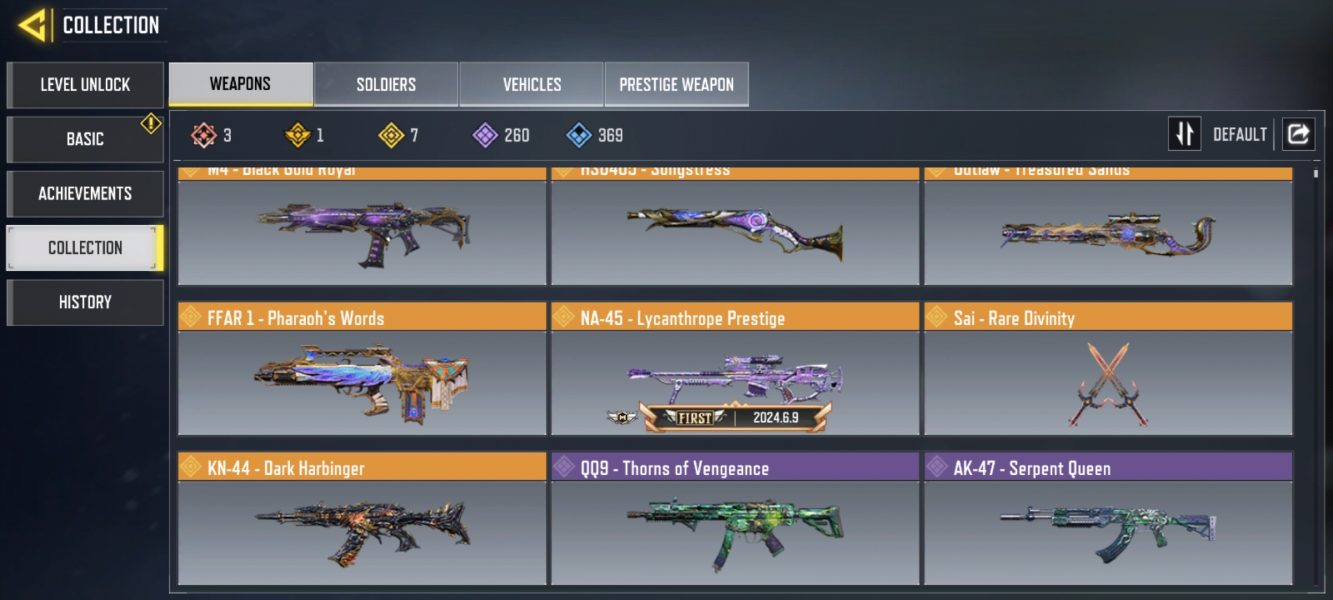Switch to the Prestige Weapon tab
Viewport: 1333px width, 600px height.
[676, 84]
